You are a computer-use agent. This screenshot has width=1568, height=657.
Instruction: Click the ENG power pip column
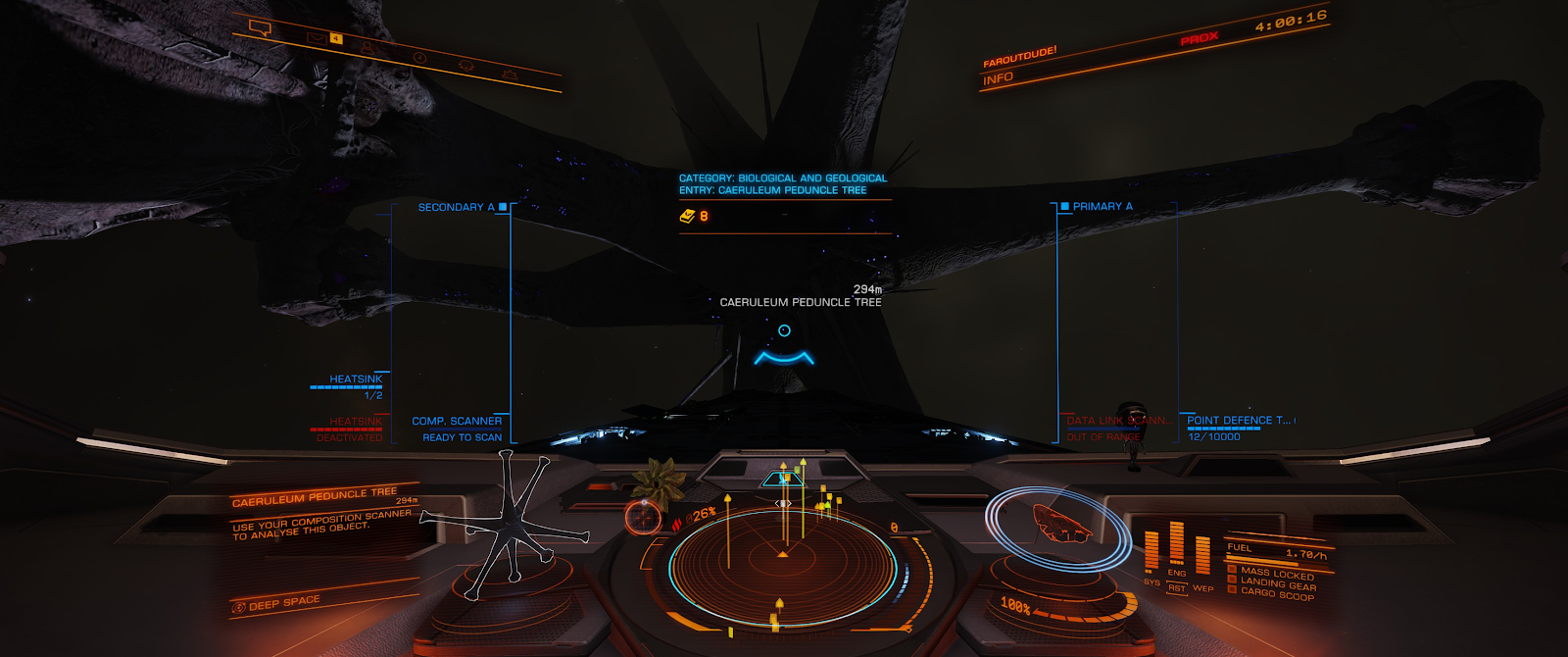pos(1176,546)
